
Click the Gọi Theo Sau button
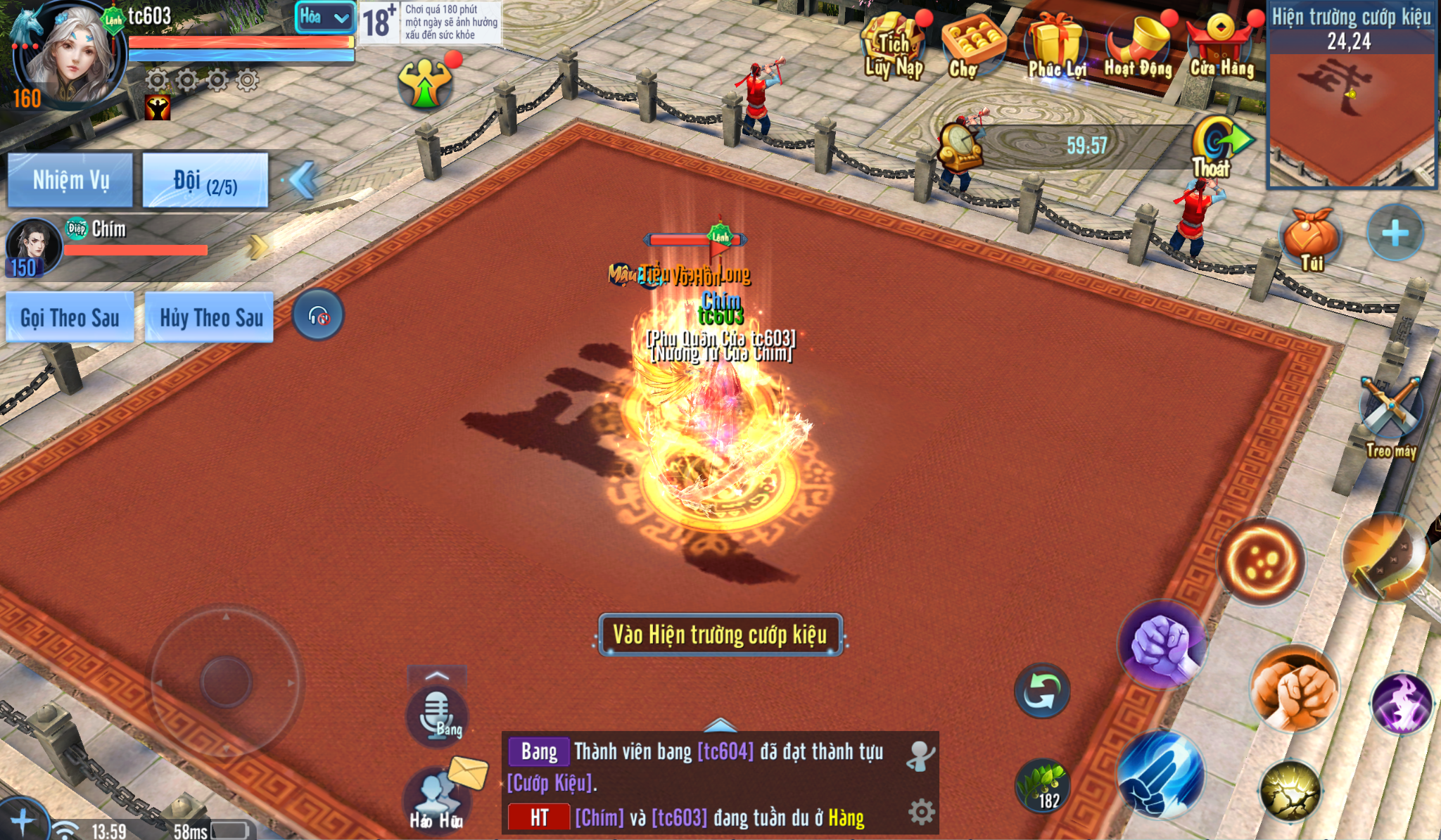pyautogui.click(x=70, y=318)
